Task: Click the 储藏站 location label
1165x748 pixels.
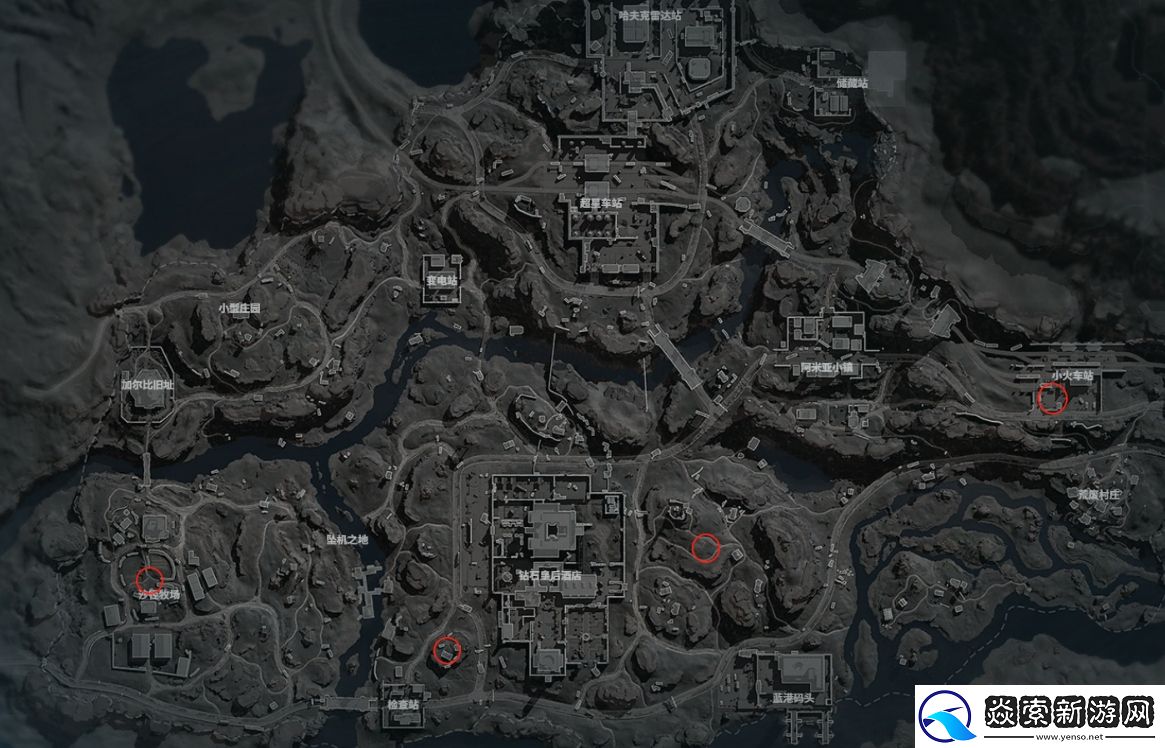Action: tap(852, 82)
